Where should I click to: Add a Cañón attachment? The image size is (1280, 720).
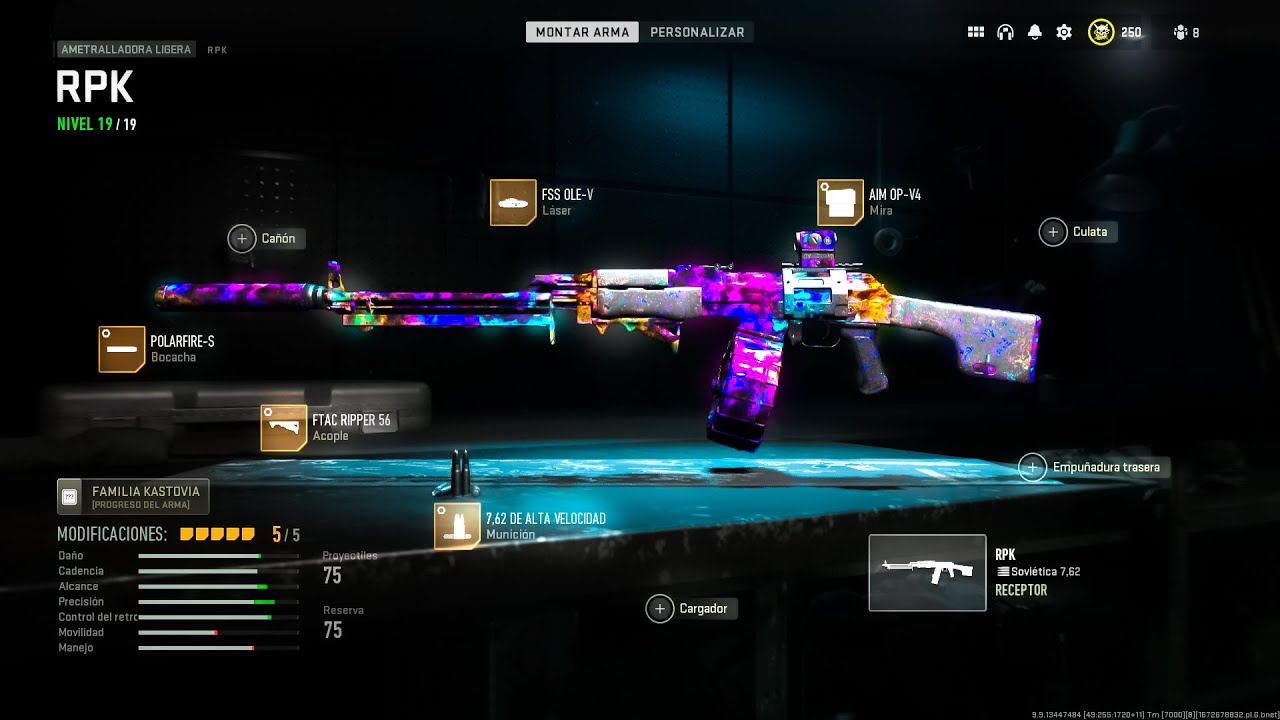click(242, 238)
